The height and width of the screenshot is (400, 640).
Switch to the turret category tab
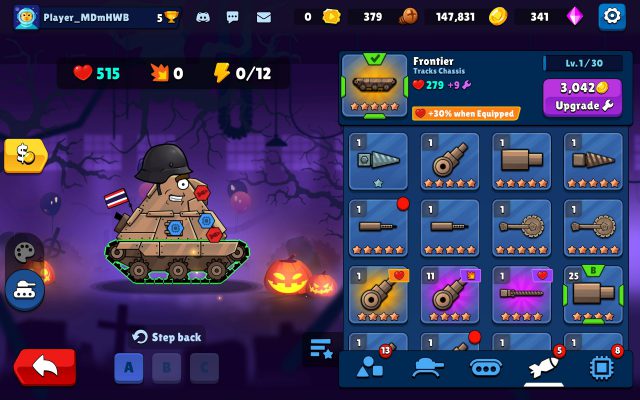pyautogui.click(x=428, y=367)
